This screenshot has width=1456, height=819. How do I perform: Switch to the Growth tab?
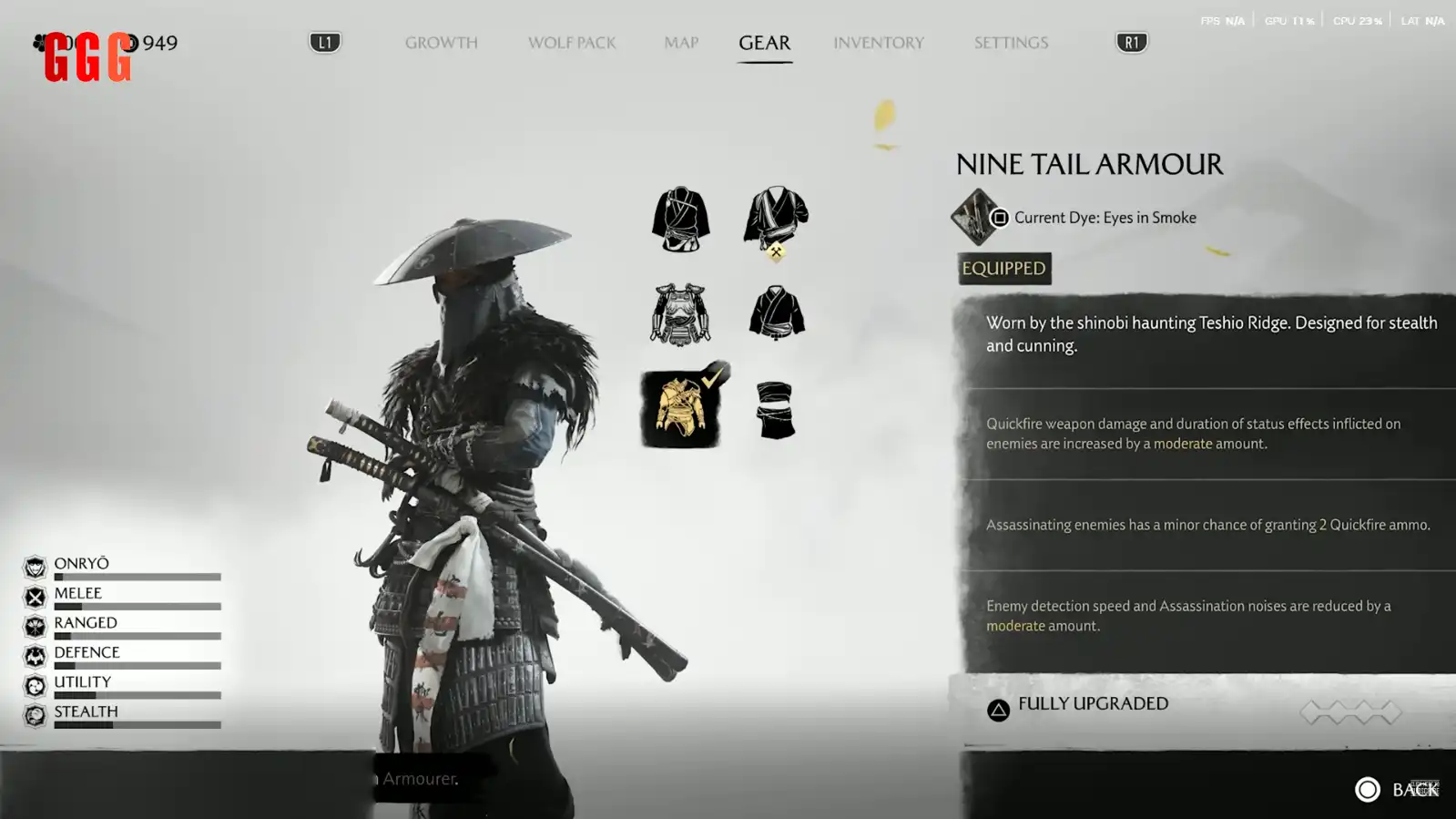tap(441, 43)
